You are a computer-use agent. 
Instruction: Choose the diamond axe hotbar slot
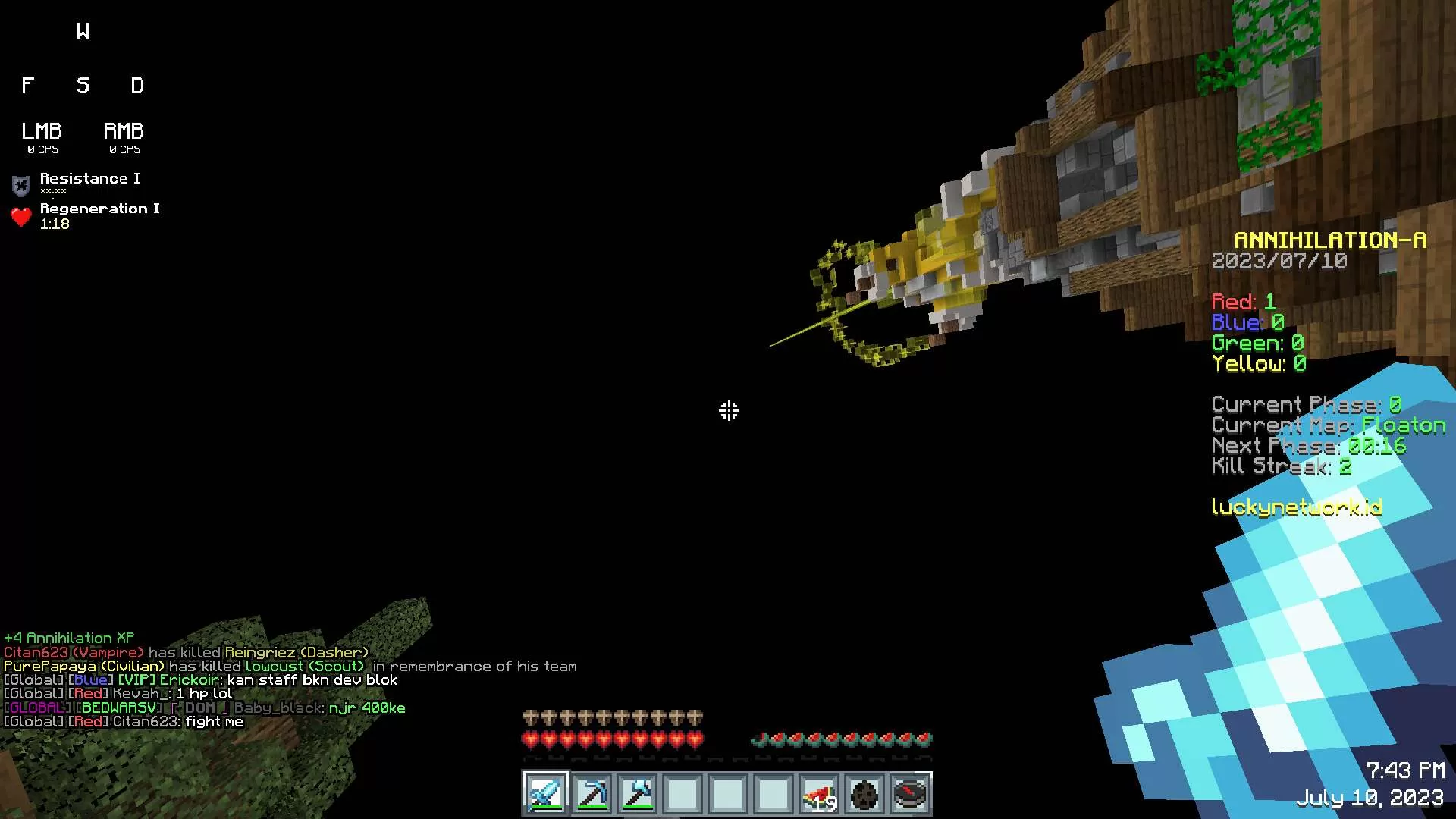click(x=637, y=794)
